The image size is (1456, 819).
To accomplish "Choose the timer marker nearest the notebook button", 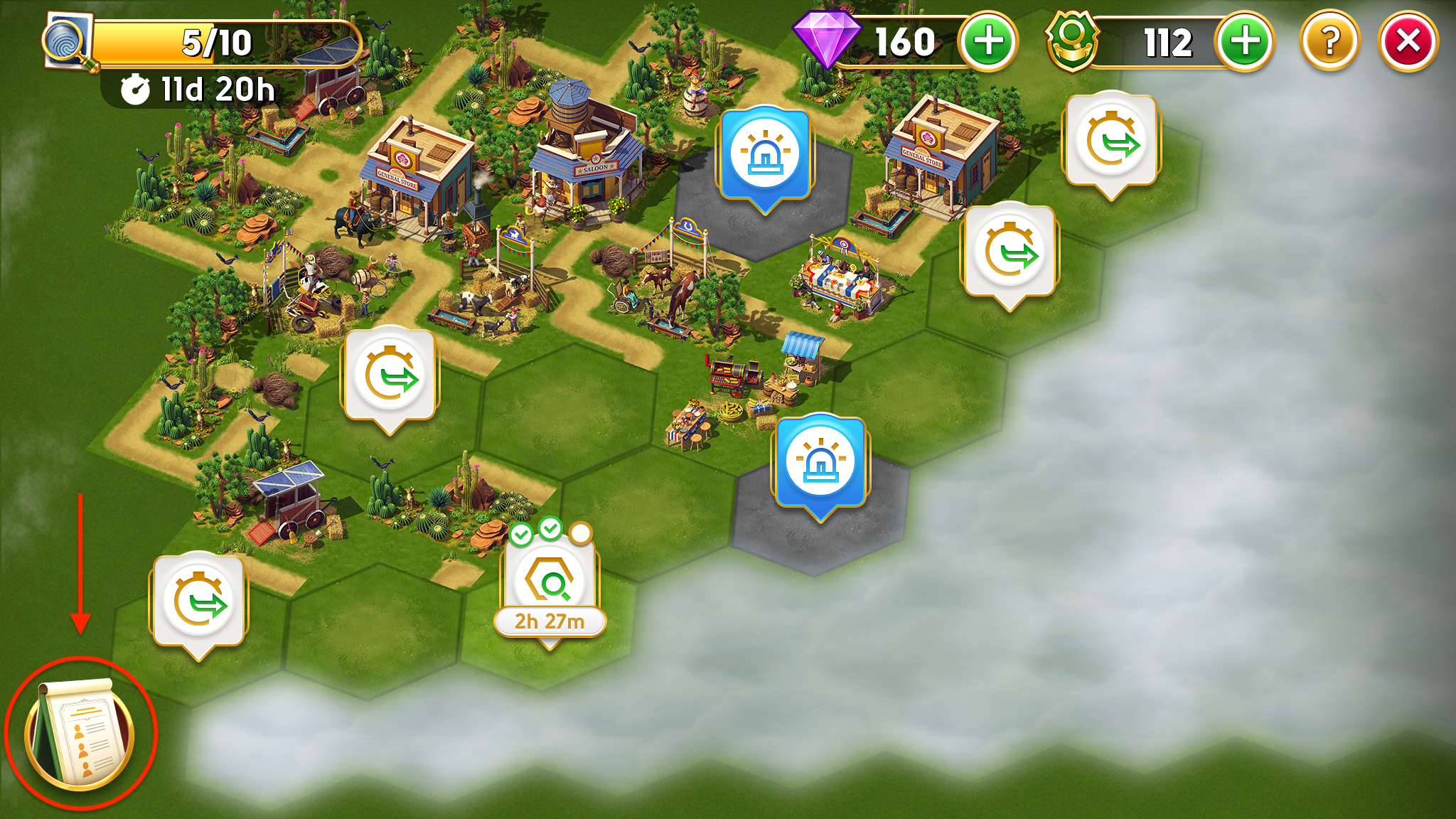I will (x=198, y=601).
